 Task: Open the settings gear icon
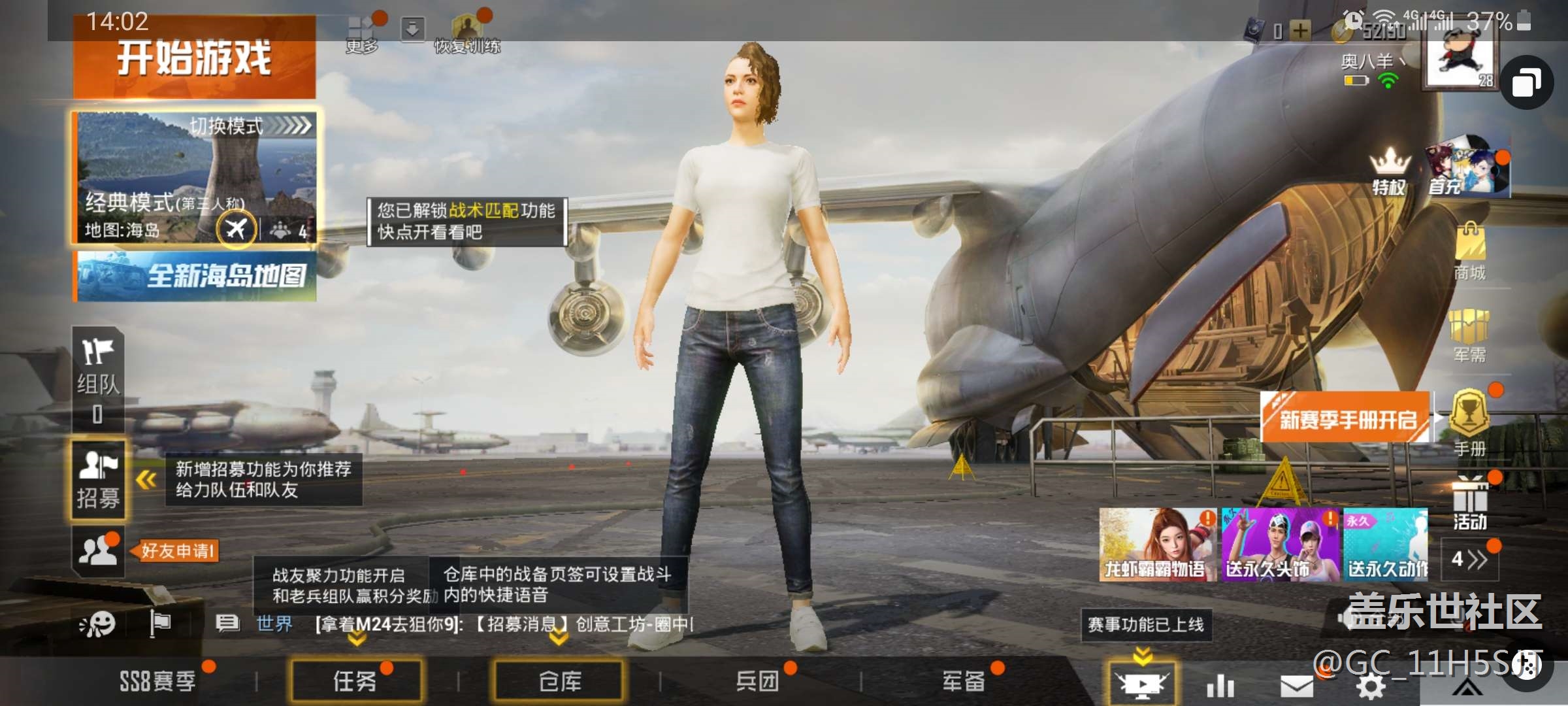pyautogui.click(x=1371, y=686)
